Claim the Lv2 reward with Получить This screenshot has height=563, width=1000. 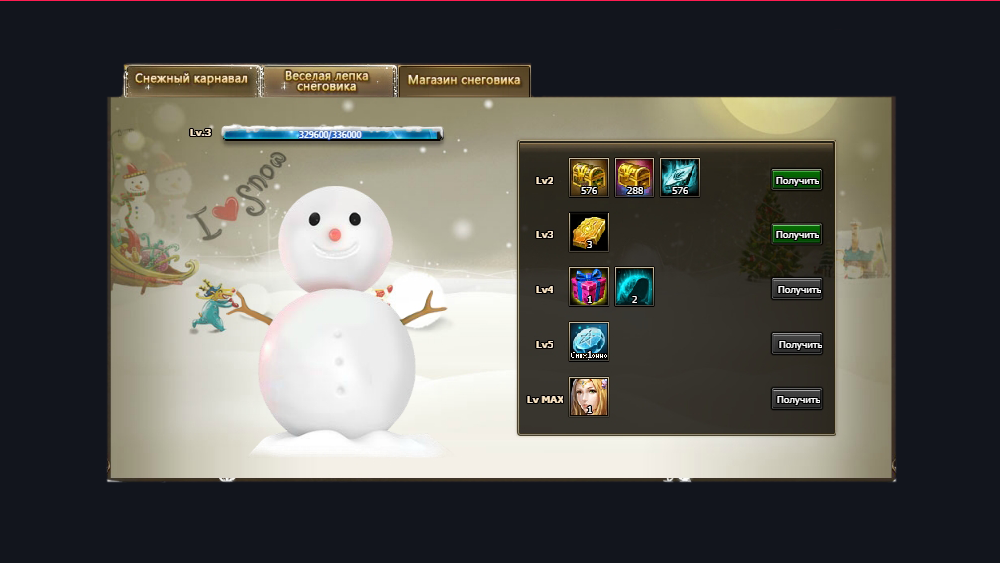797,180
